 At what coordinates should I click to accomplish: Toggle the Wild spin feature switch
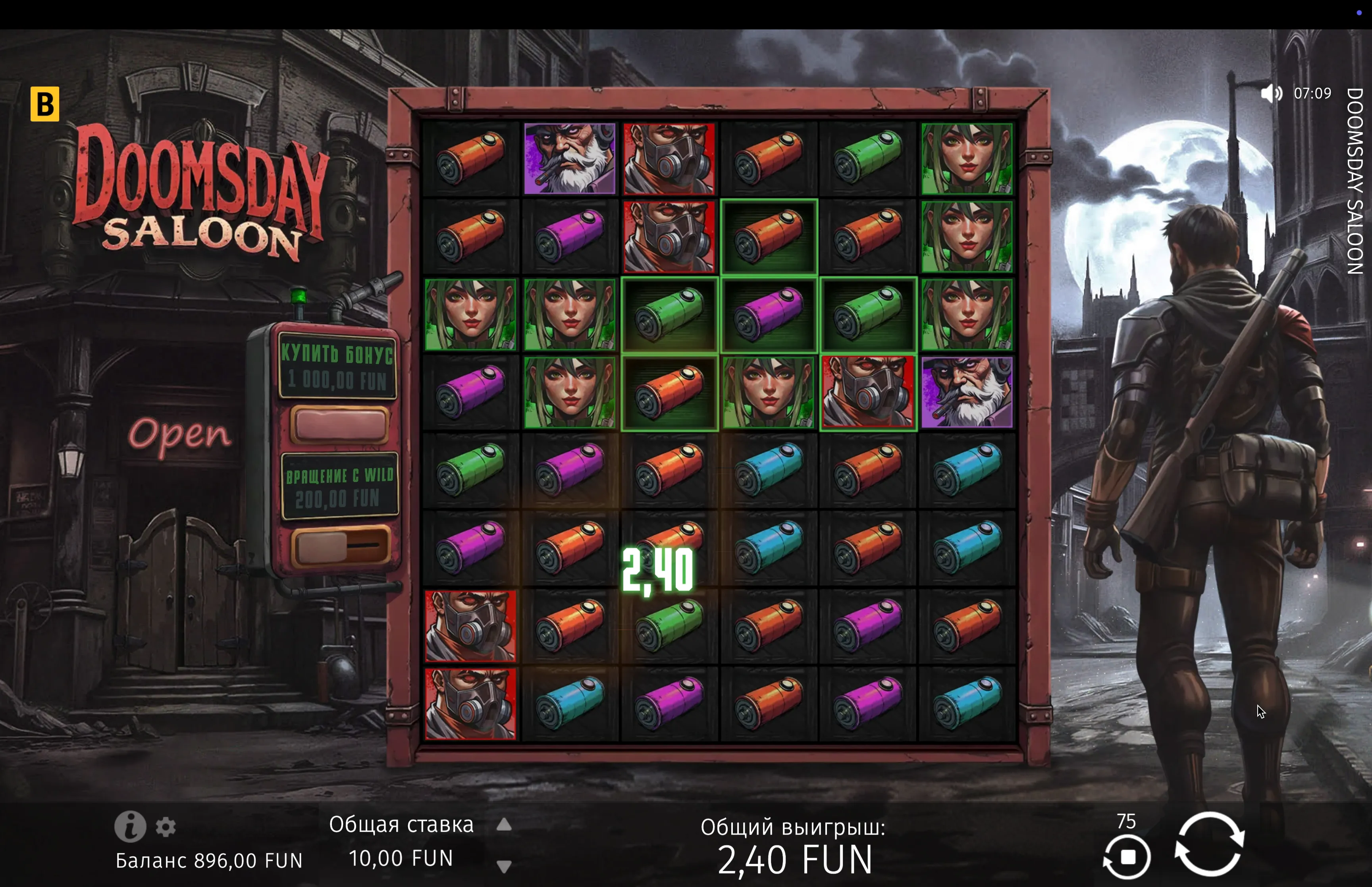(x=340, y=546)
